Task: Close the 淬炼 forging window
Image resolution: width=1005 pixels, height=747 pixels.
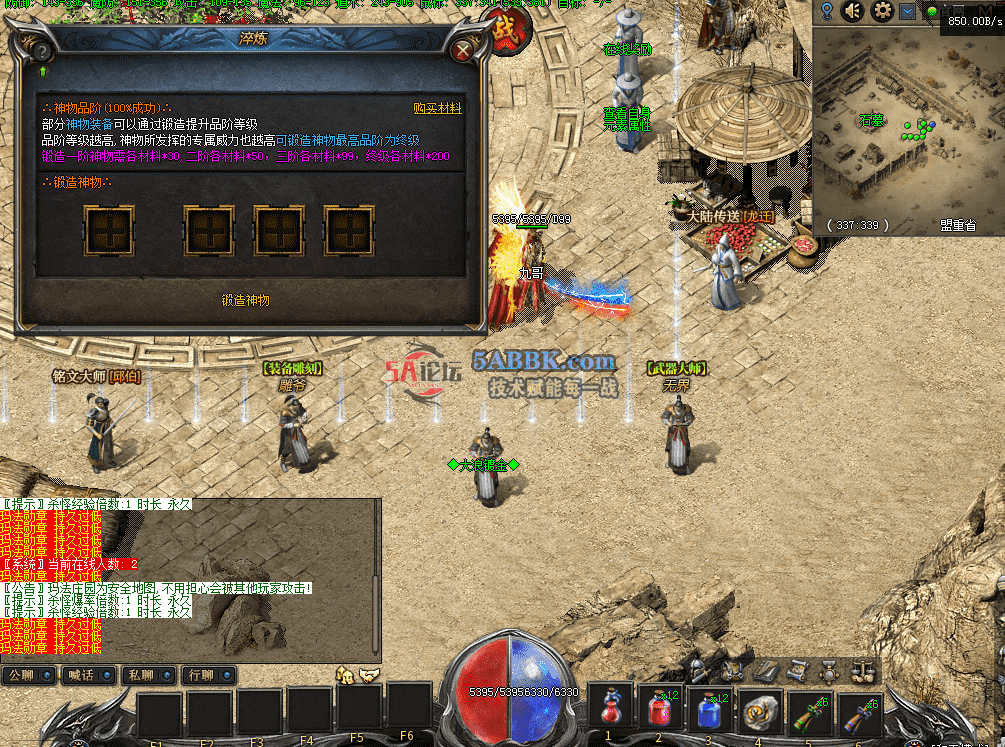Action: [462, 50]
